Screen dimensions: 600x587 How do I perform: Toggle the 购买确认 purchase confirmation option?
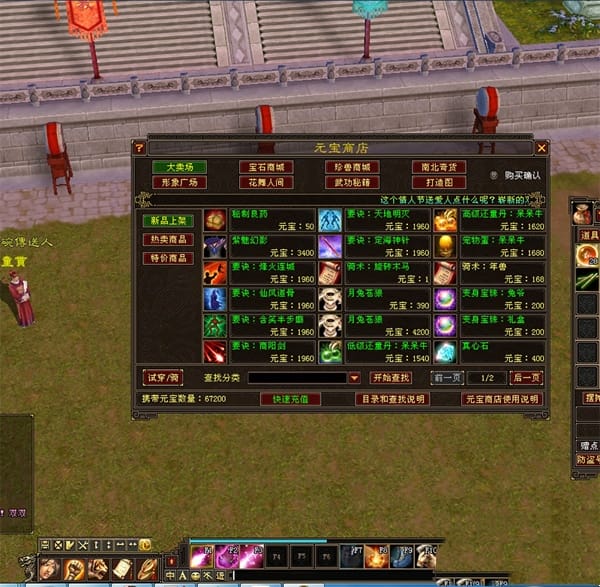[494, 176]
